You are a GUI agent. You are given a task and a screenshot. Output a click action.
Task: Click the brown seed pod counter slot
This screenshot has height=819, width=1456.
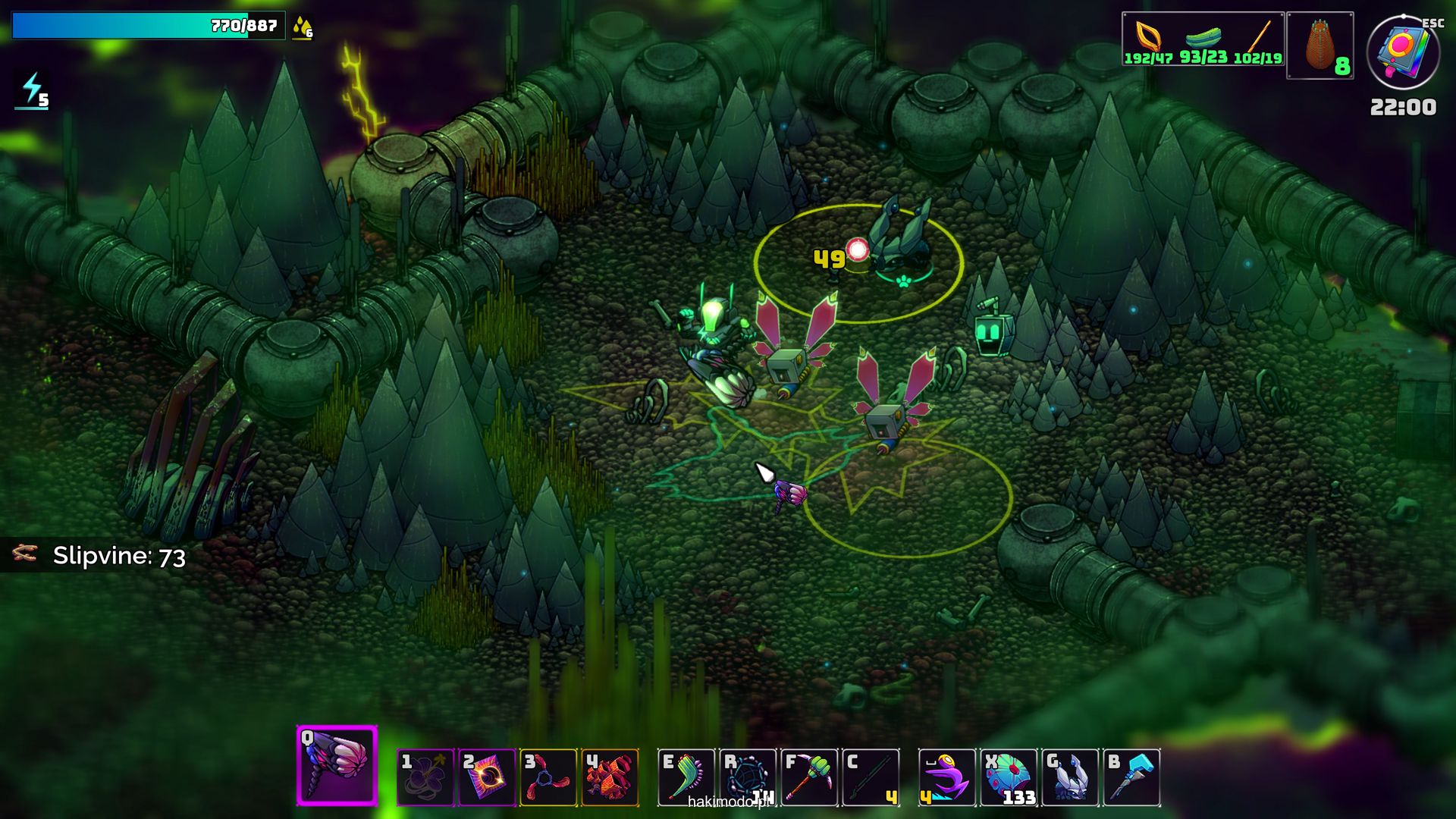1320,45
